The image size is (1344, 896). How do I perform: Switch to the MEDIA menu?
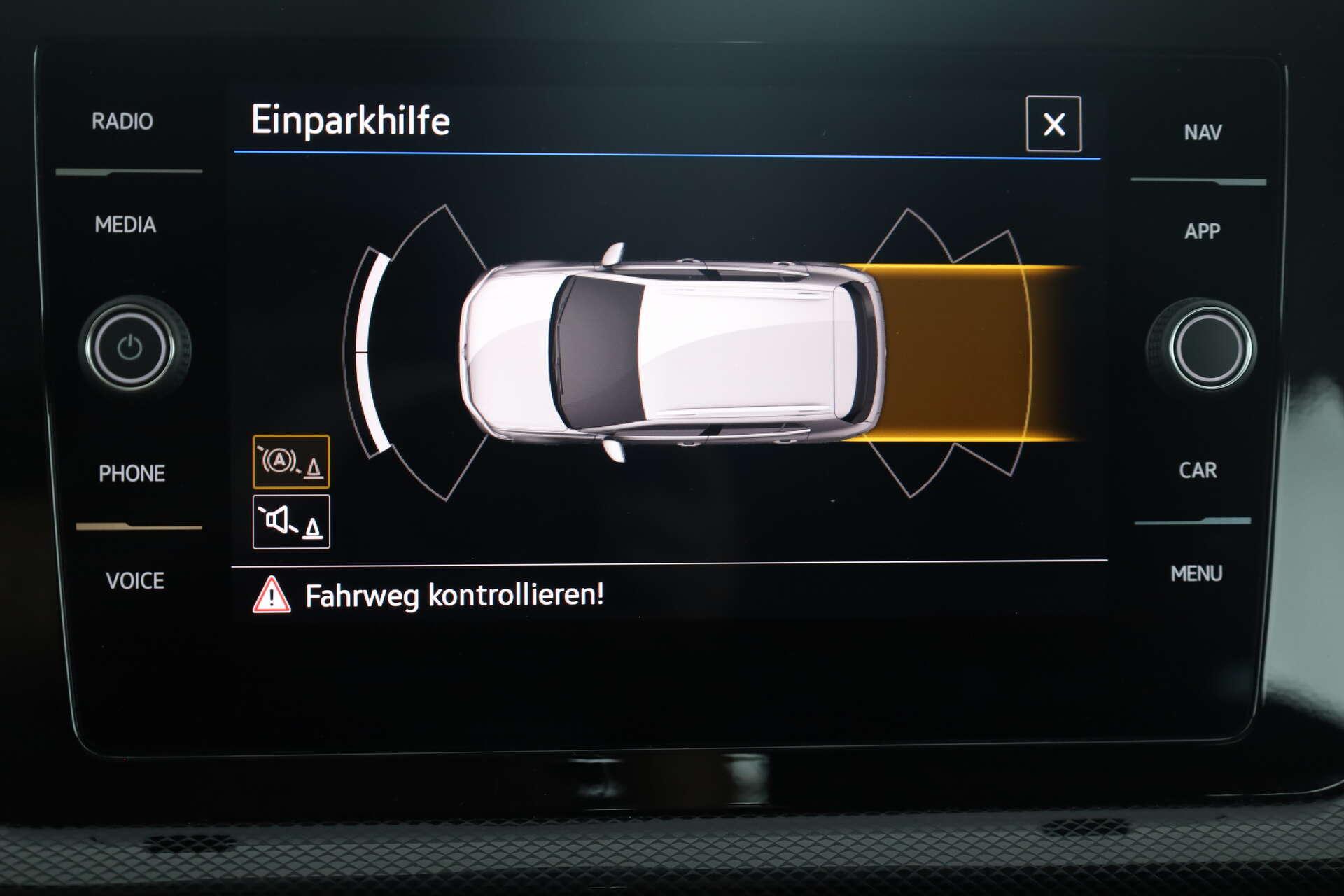pyautogui.click(x=125, y=225)
